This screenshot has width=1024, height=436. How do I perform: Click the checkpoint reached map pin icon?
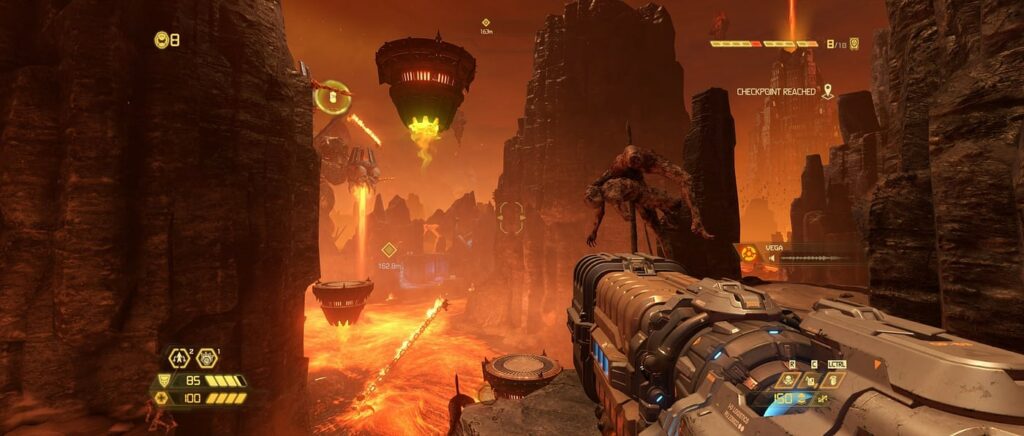827,91
